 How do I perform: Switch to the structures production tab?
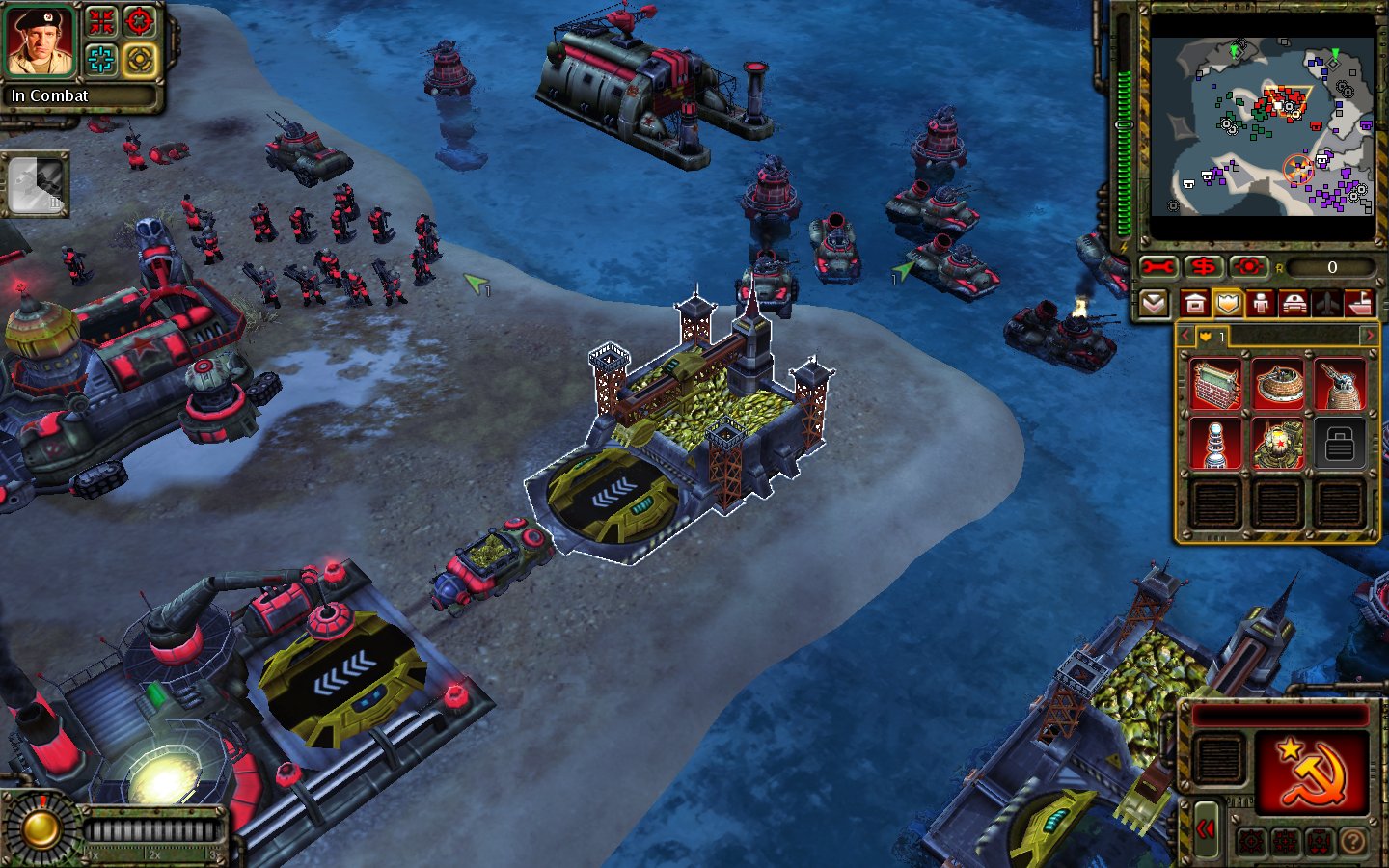point(1194,305)
